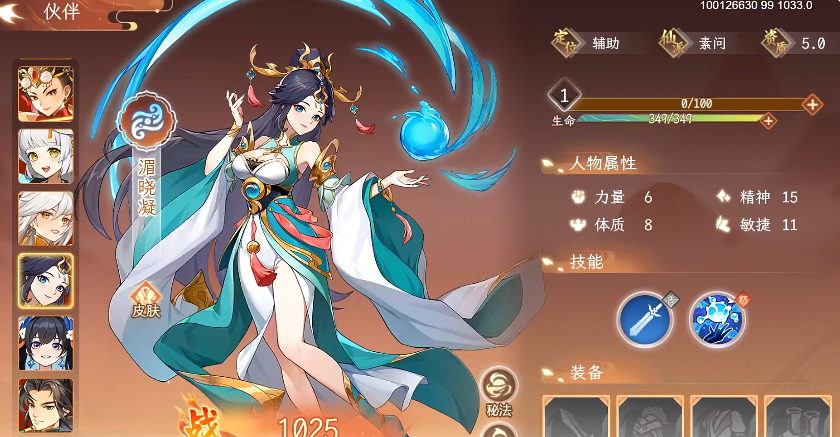The height and width of the screenshot is (437, 840).
Task: Add experience with the level bar plus
Action: pyautogui.click(x=815, y=103)
